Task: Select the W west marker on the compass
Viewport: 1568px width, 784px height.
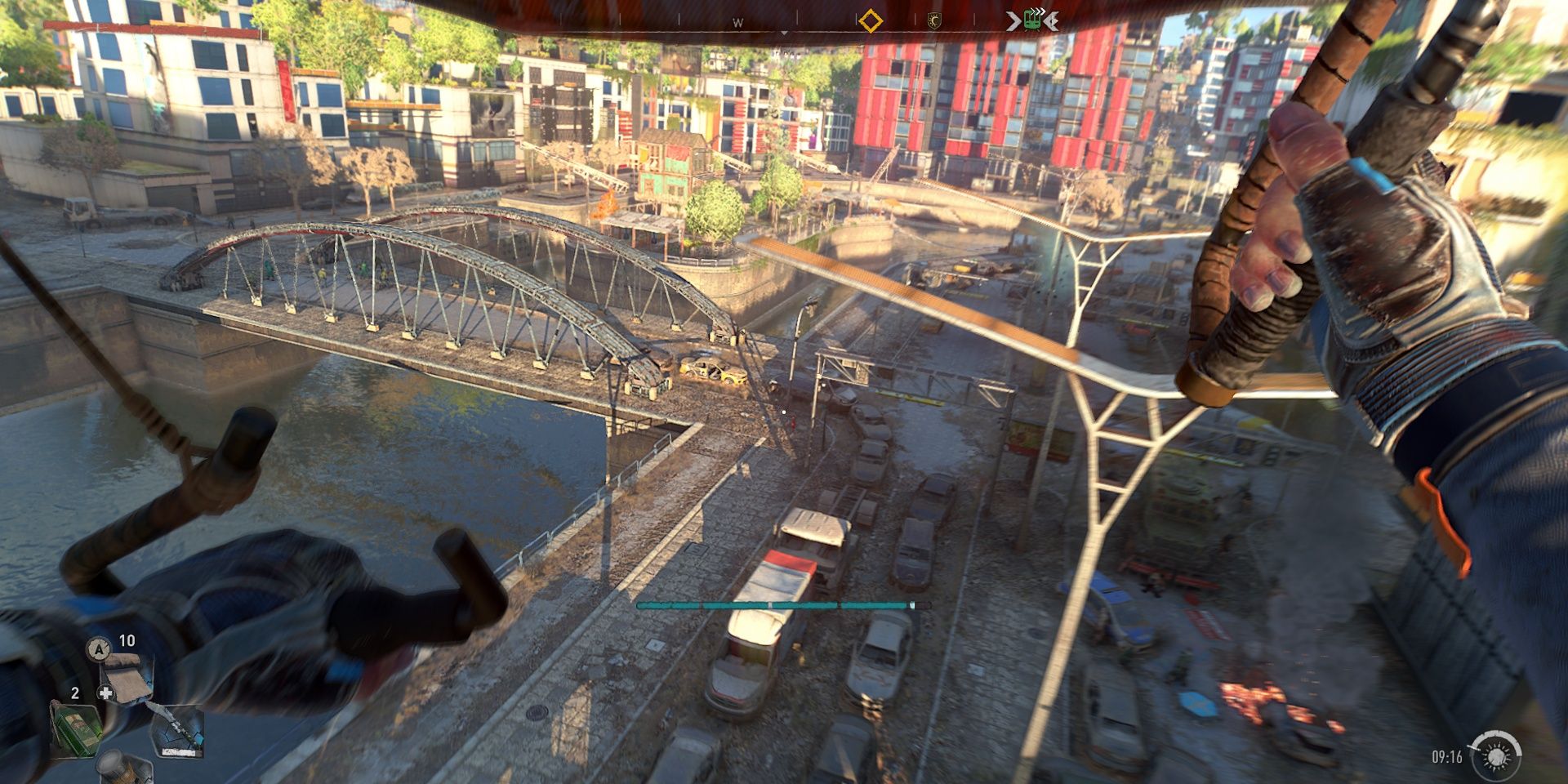Action: (737, 20)
